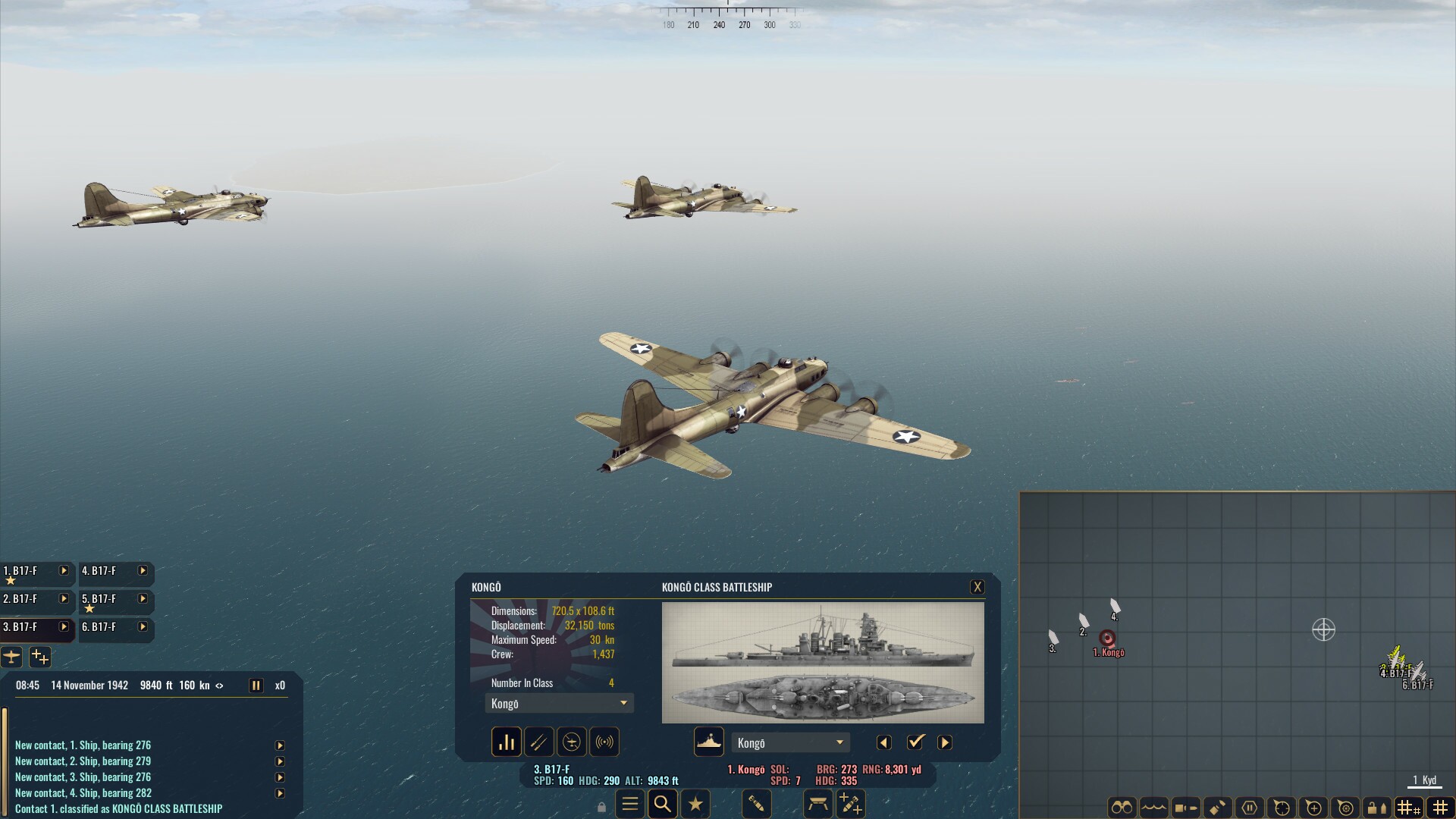Screen dimensions: 1456x819
Task: Click the star mission objectives icon
Action: [x=695, y=804]
